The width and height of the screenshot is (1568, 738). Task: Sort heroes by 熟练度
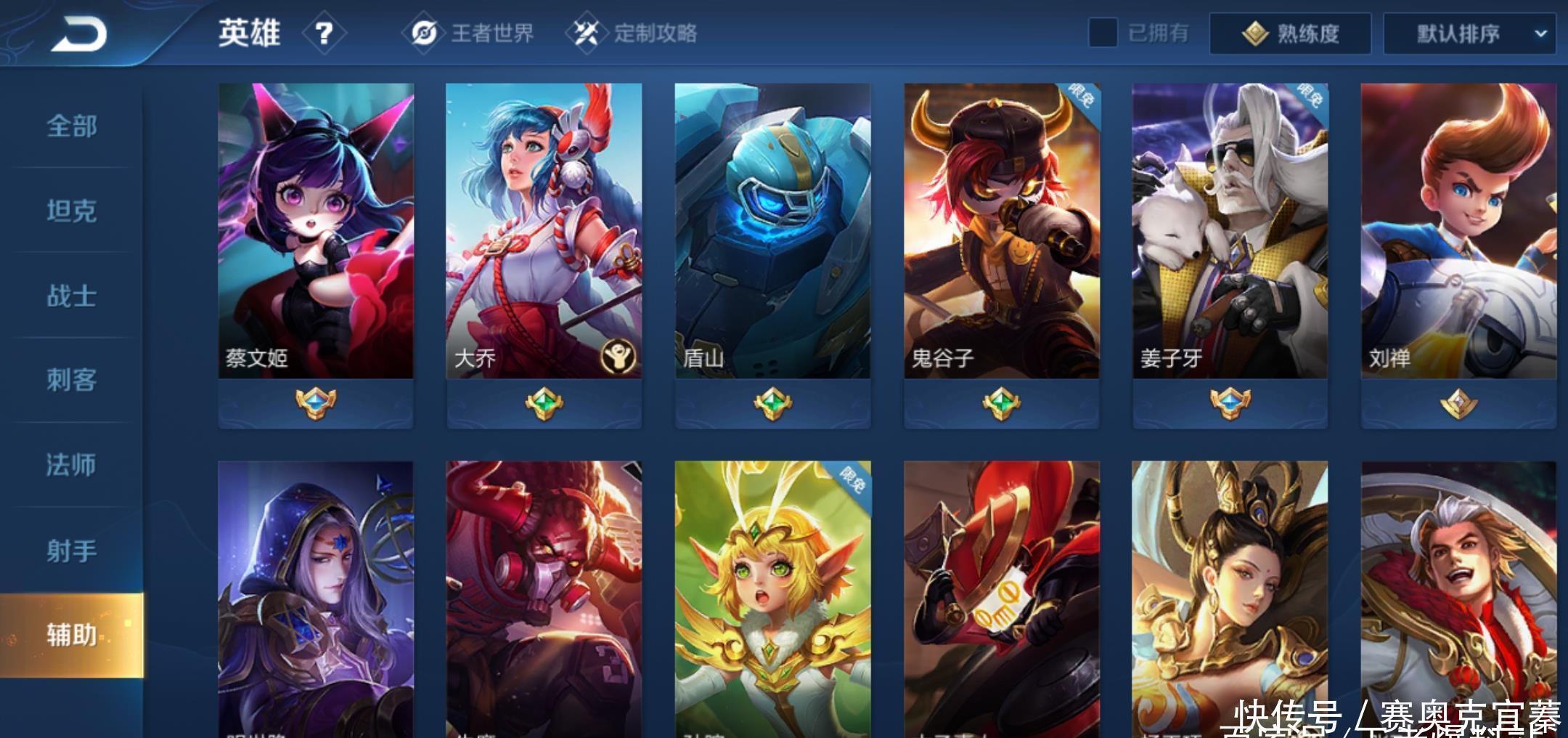(x=1290, y=33)
